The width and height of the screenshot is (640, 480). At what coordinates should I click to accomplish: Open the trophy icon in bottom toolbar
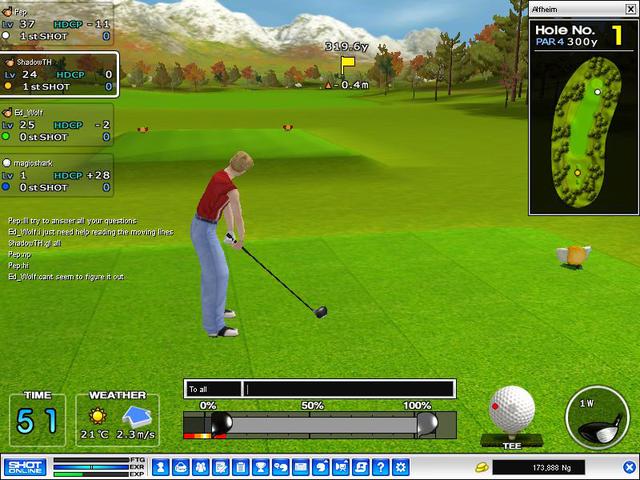click(260, 467)
